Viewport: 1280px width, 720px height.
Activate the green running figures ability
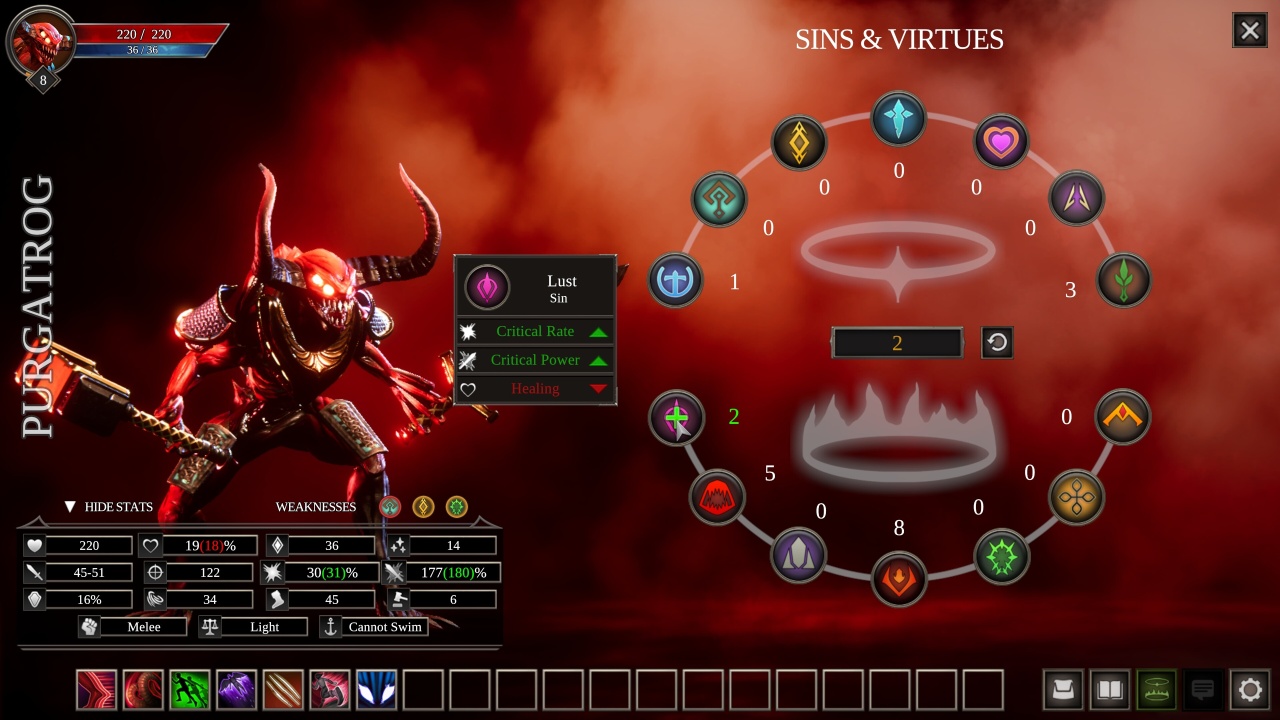190,690
